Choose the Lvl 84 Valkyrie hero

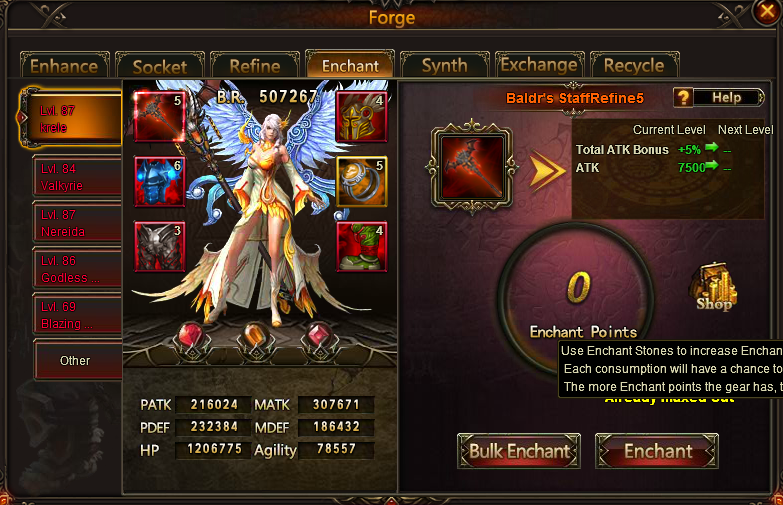(76, 176)
